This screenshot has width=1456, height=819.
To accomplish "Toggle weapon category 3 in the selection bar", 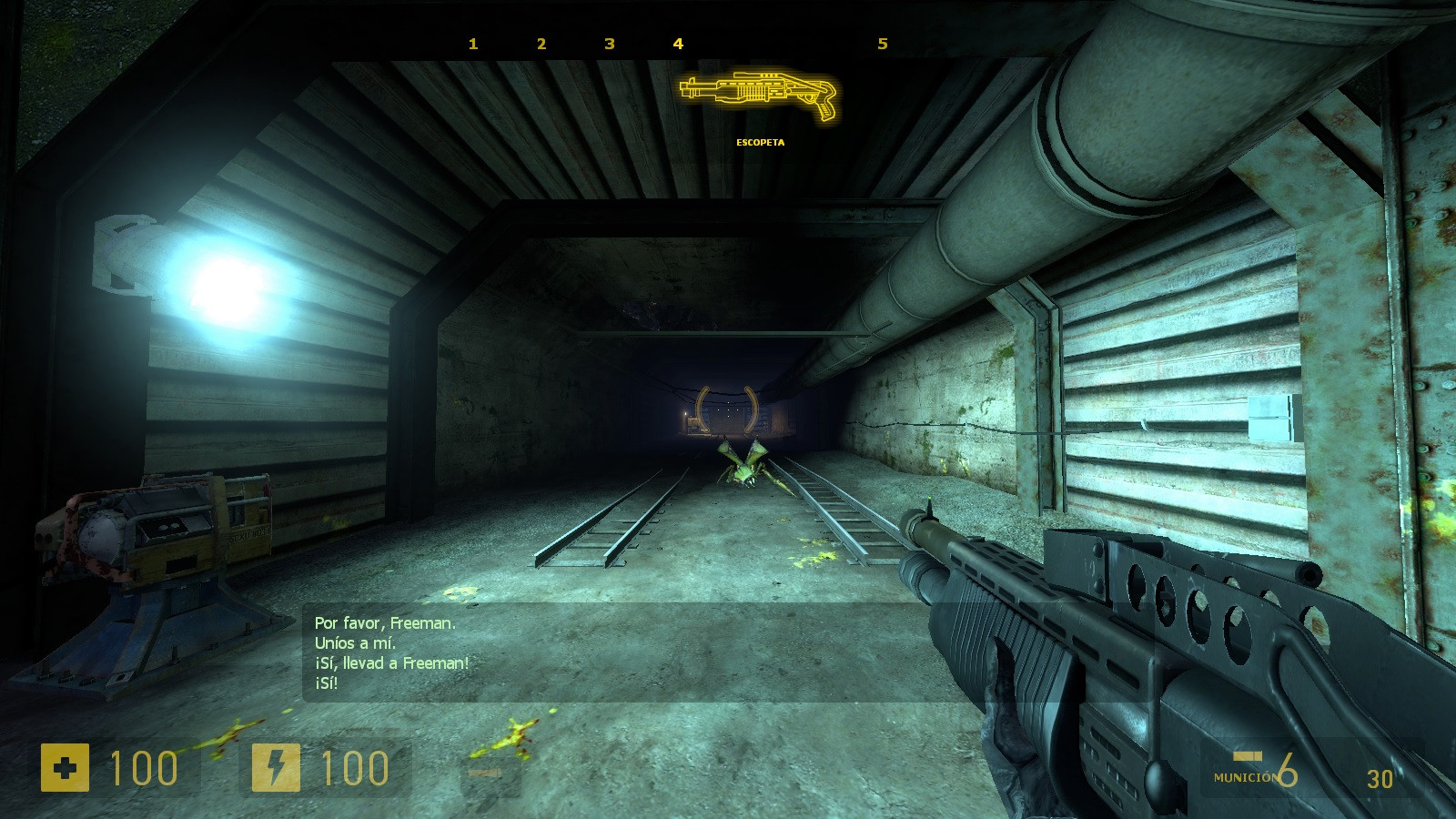I will click(608, 43).
